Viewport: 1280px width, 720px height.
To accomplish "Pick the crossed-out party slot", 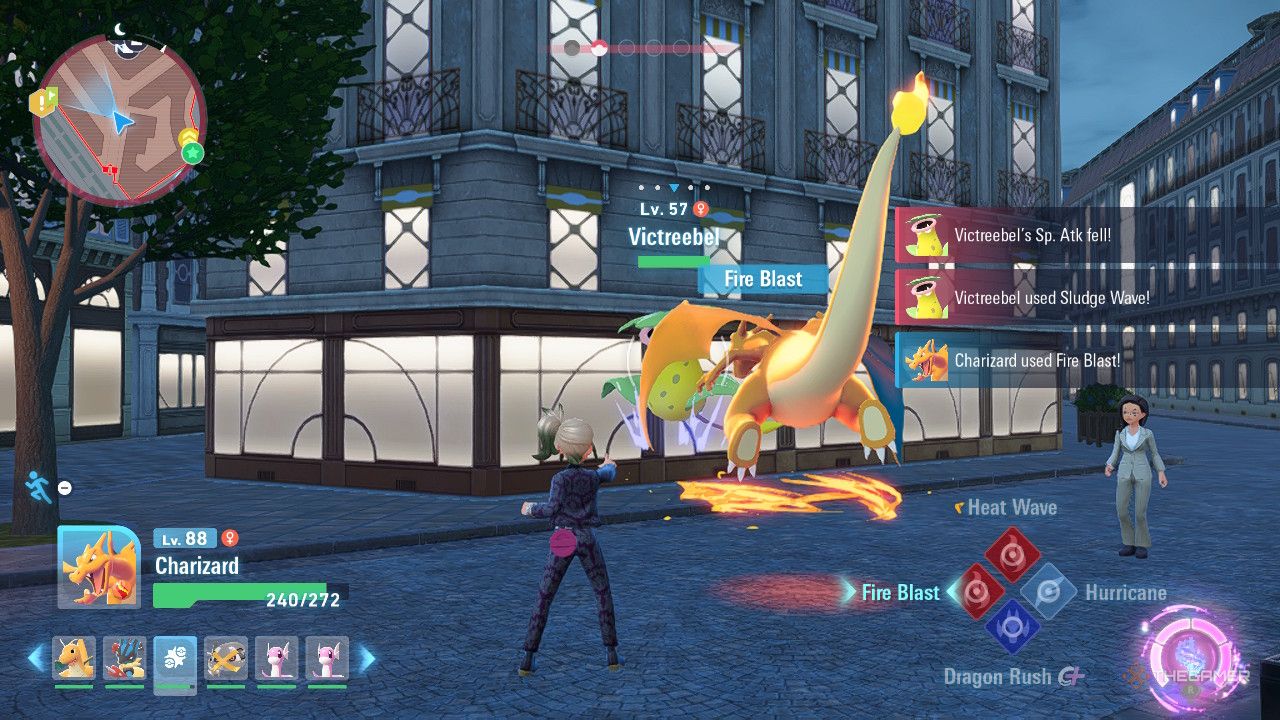I will [225, 658].
